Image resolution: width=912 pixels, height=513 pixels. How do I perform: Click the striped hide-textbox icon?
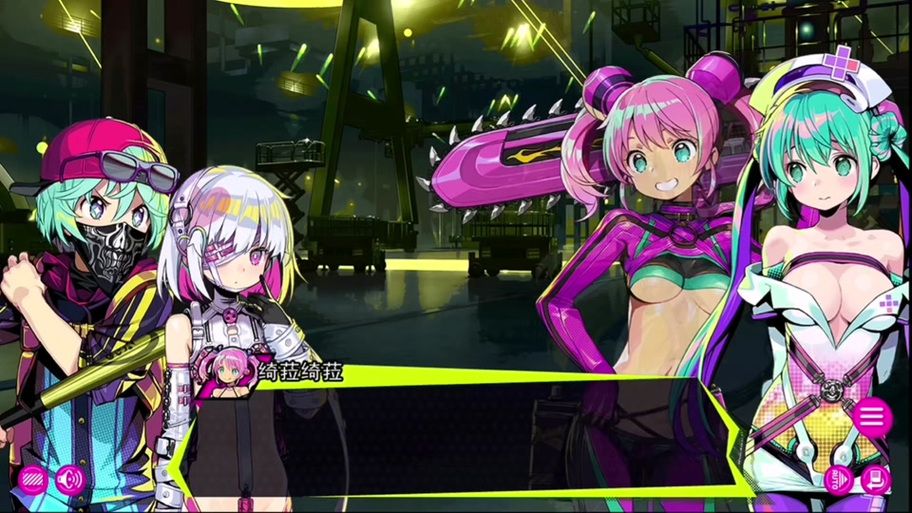(33, 479)
